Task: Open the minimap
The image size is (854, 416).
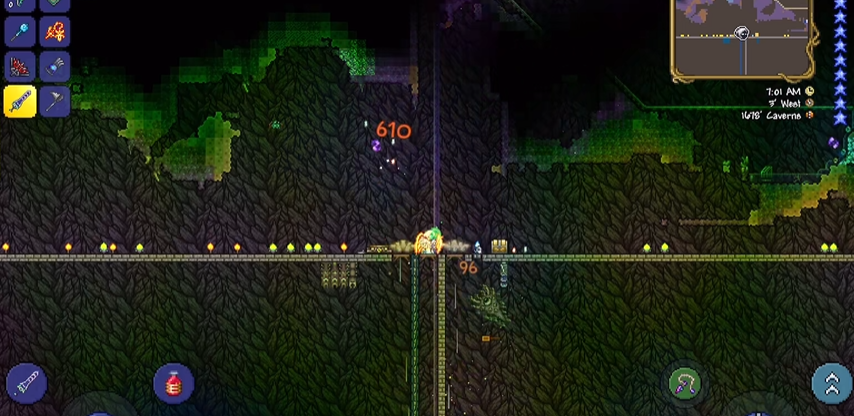Action: coord(741,38)
